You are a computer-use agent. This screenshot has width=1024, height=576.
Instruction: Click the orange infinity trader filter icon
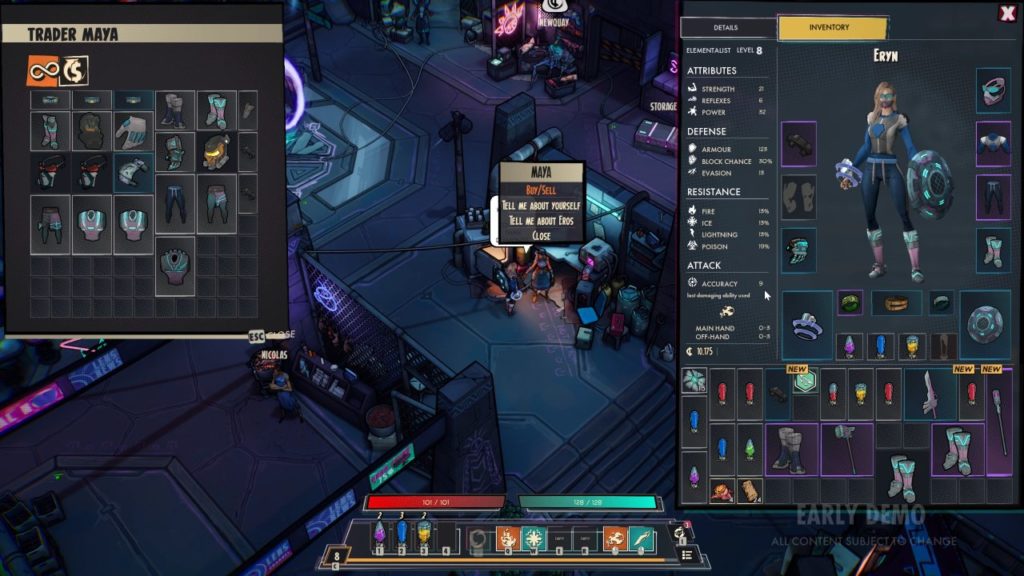pyautogui.click(x=43, y=69)
